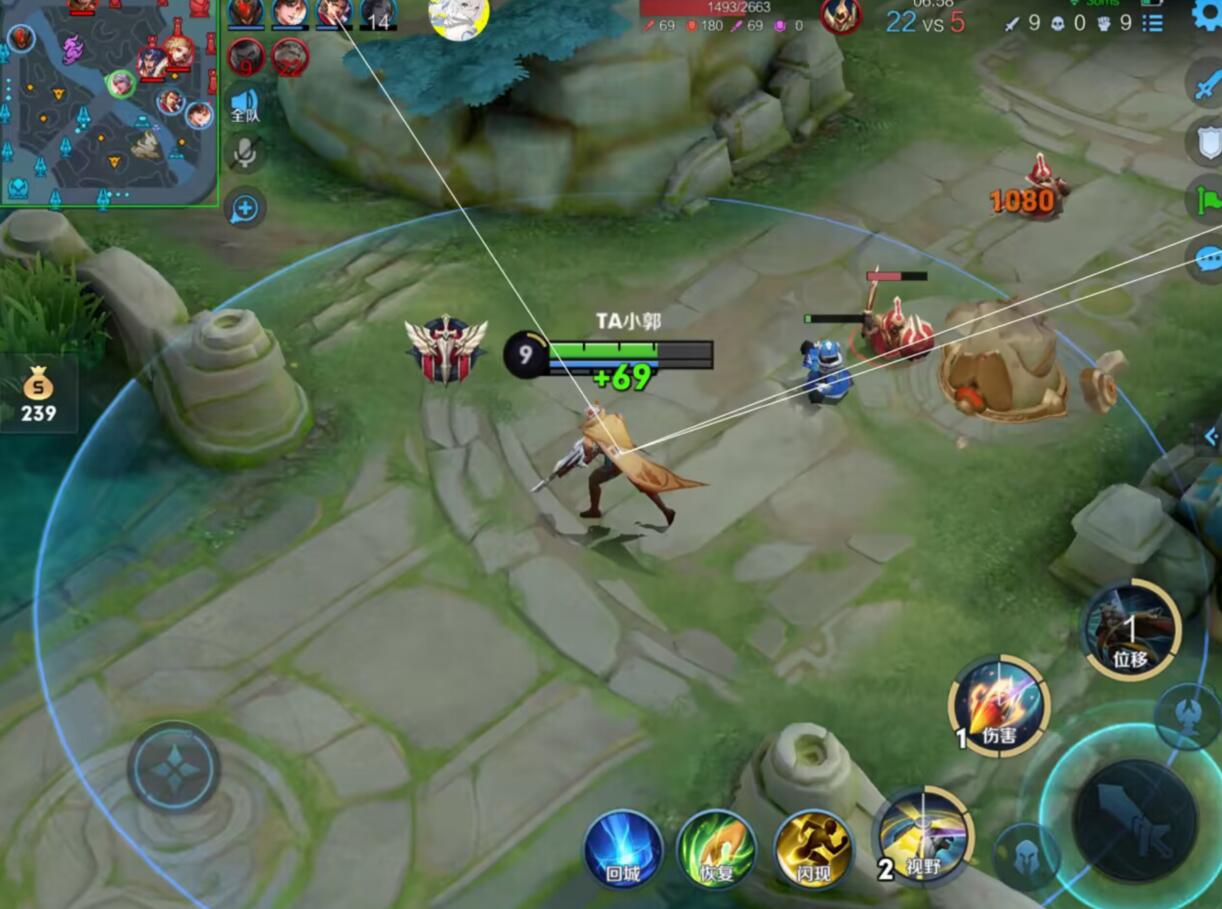Activate the 视野 skill numbered 2

(x=923, y=836)
